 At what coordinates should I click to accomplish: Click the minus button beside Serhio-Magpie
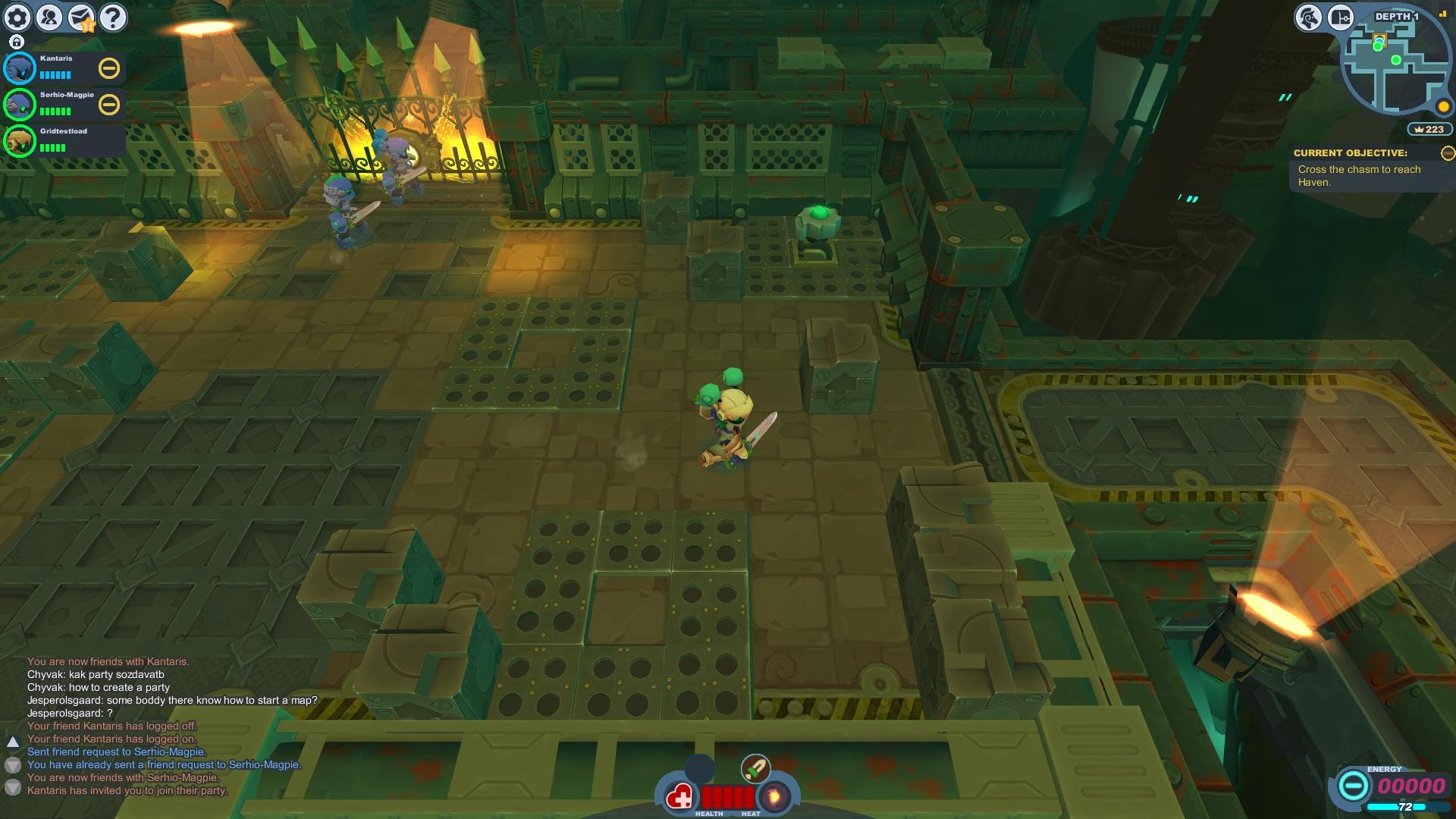[109, 105]
